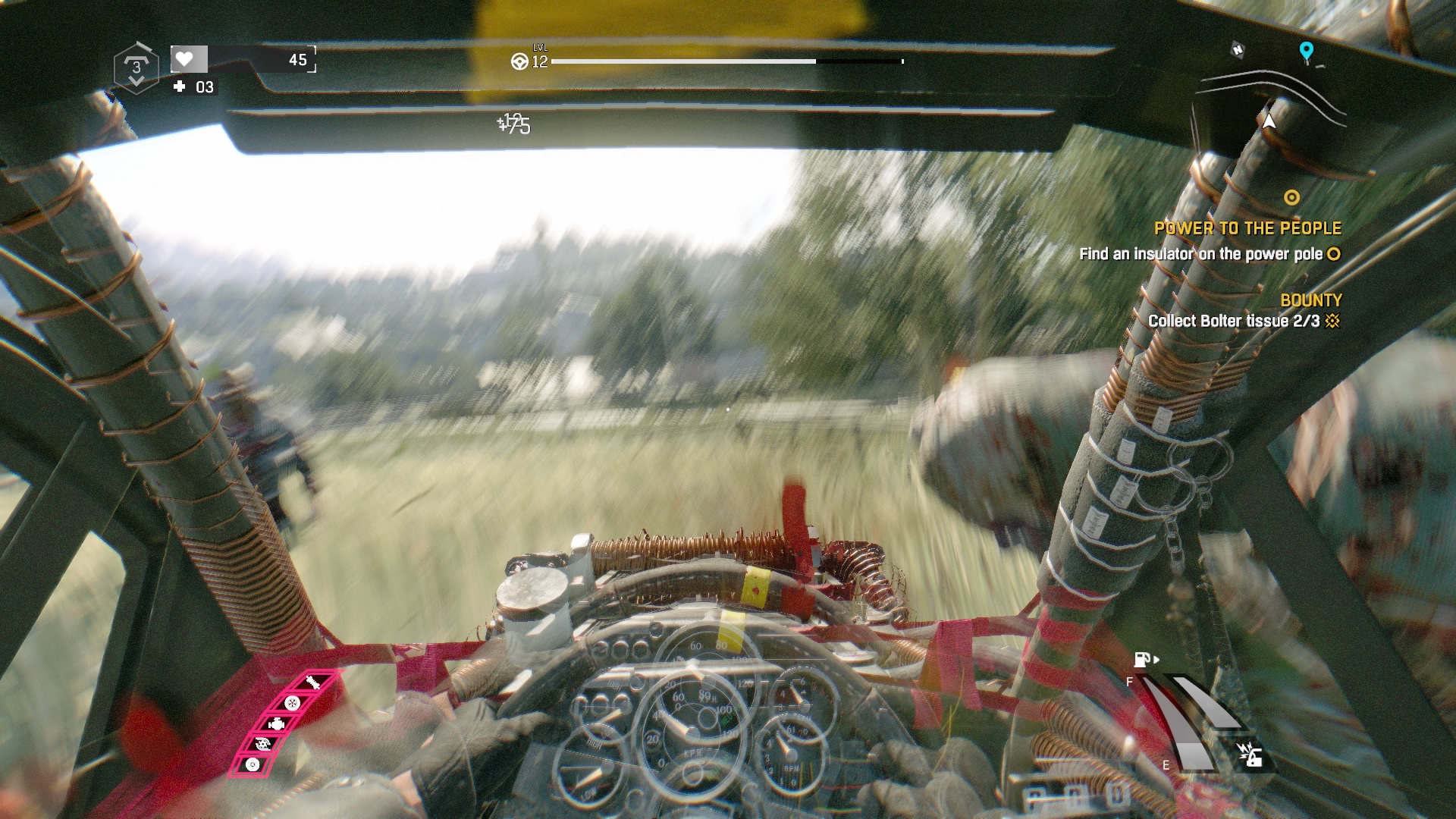Viewport: 1456px width, 819px height.
Task: Select the BOUNTY header label
Action: 1310,300
